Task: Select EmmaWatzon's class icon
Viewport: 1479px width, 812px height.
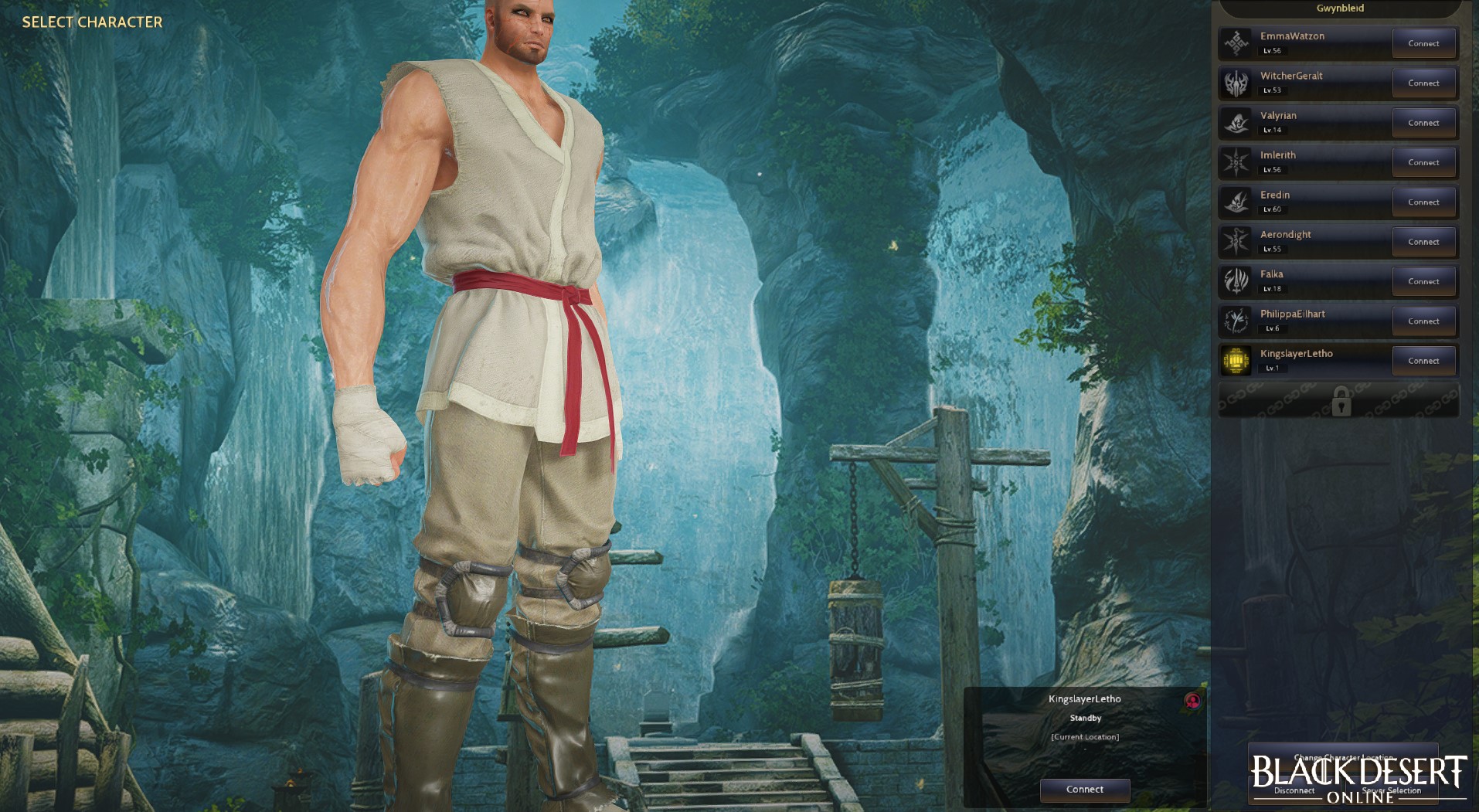Action: 1237,42
